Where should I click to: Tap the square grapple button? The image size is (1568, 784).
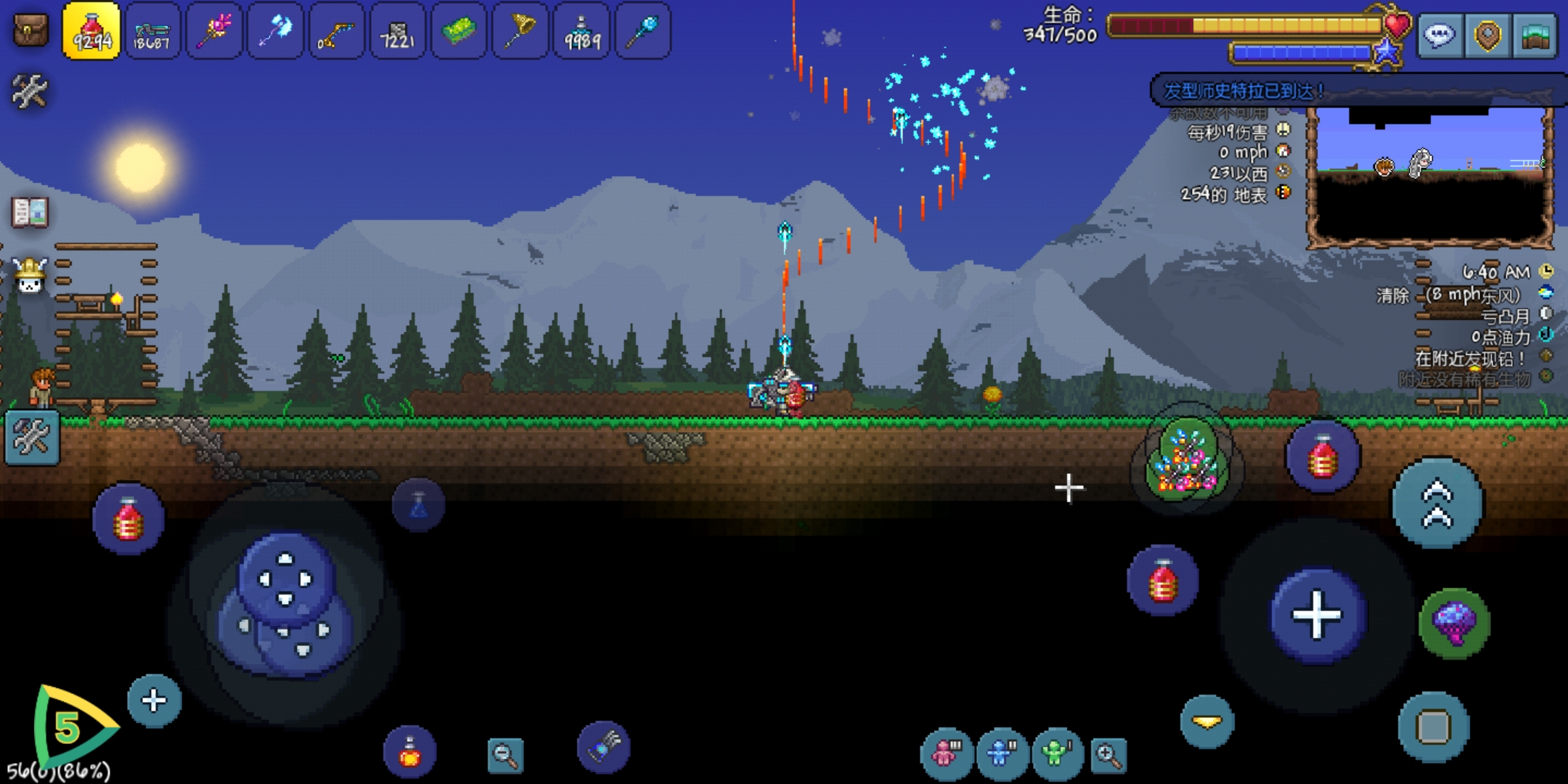(x=1433, y=727)
